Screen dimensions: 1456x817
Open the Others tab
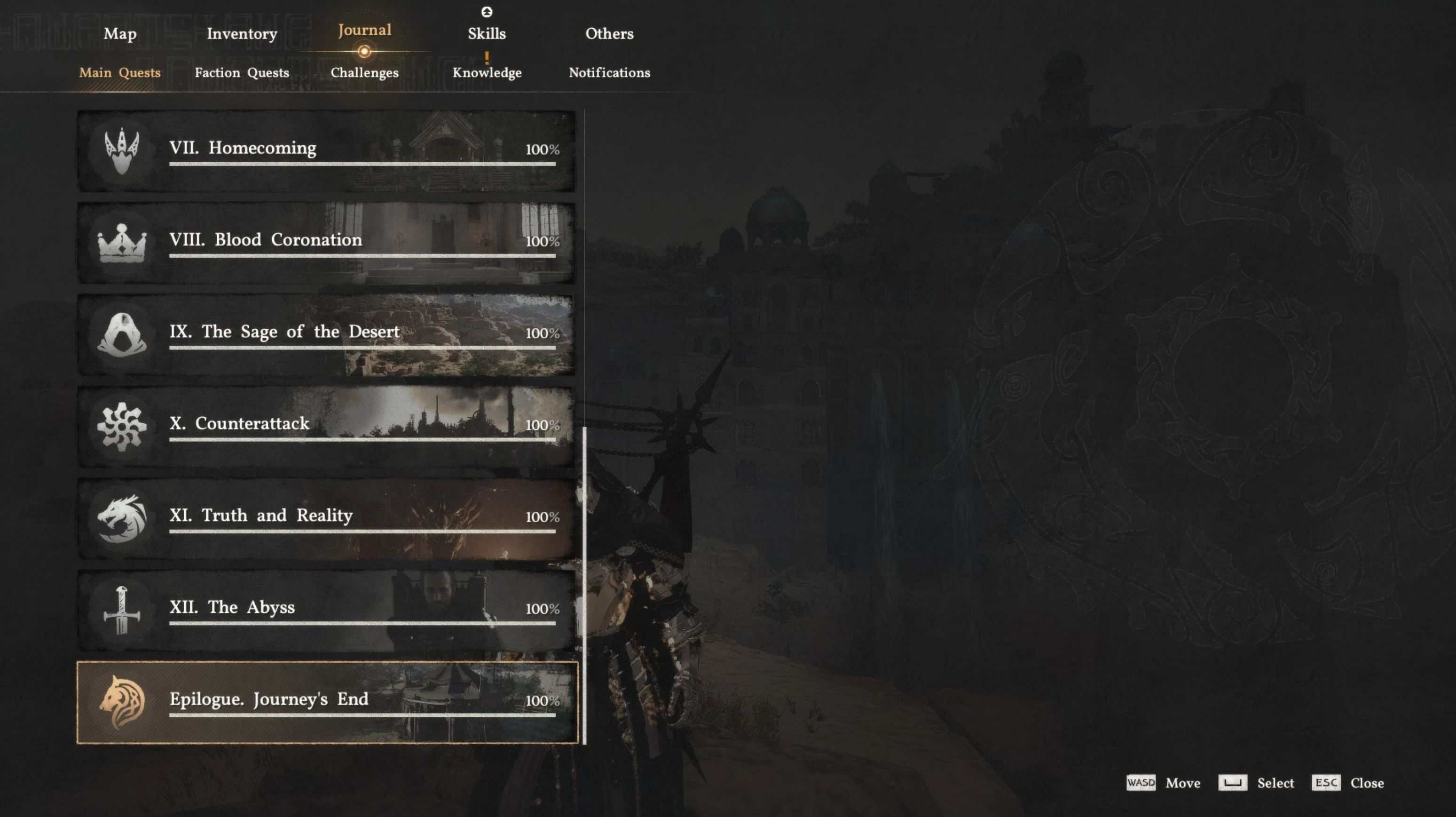(609, 34)
